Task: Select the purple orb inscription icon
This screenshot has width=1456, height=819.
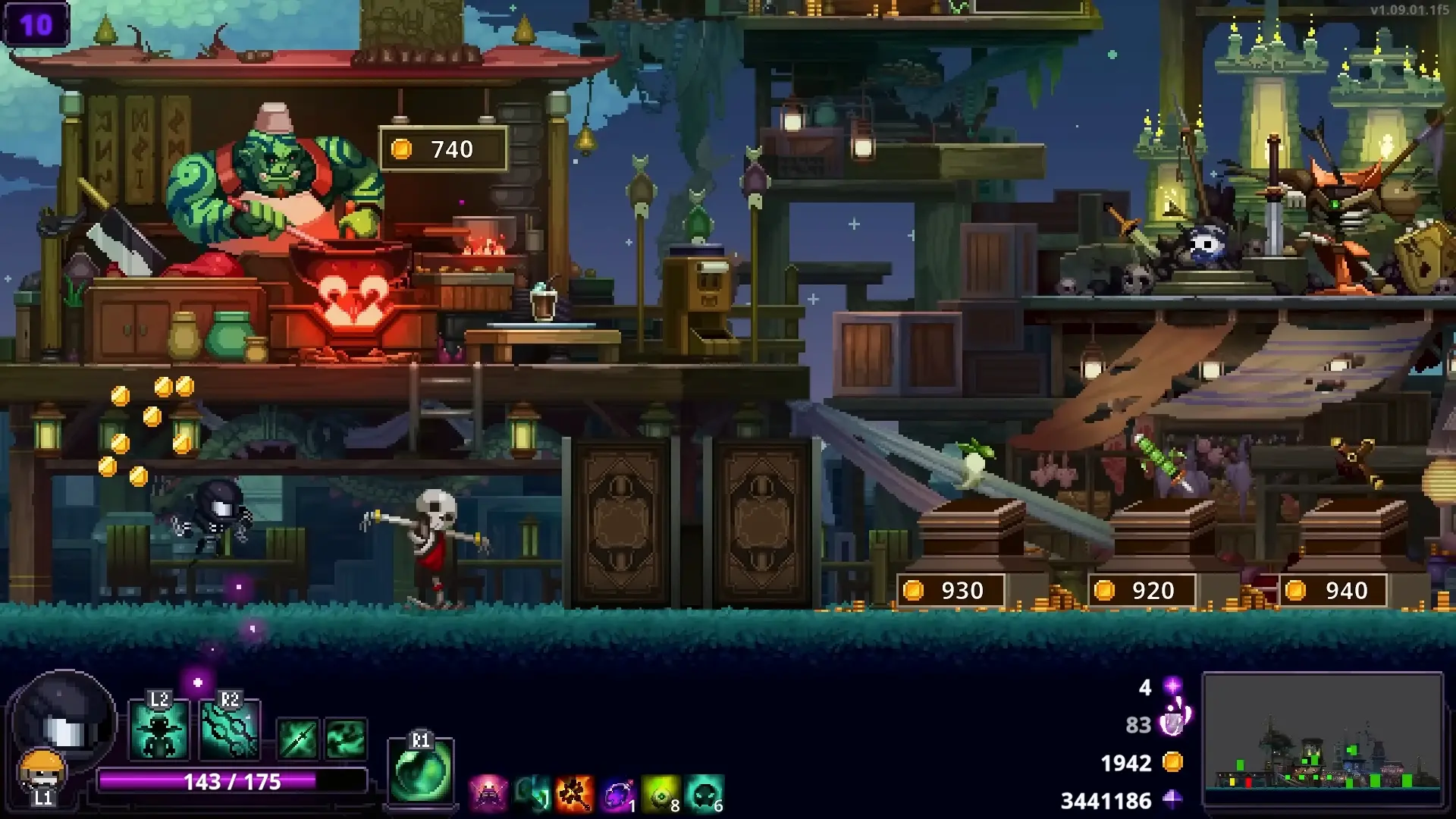Action: point(618,795)
